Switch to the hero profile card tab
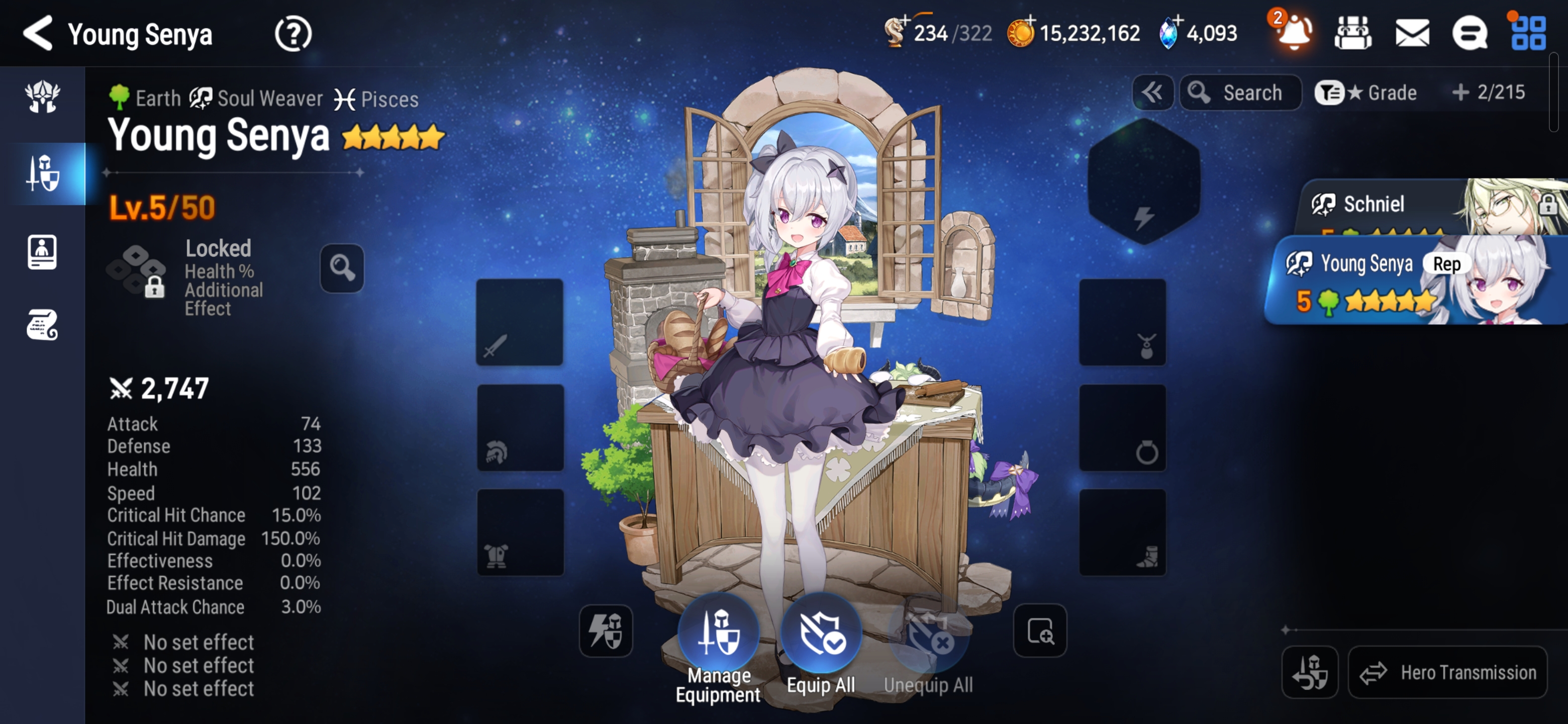The image size is (1568, 724). [x=42, y=251]
